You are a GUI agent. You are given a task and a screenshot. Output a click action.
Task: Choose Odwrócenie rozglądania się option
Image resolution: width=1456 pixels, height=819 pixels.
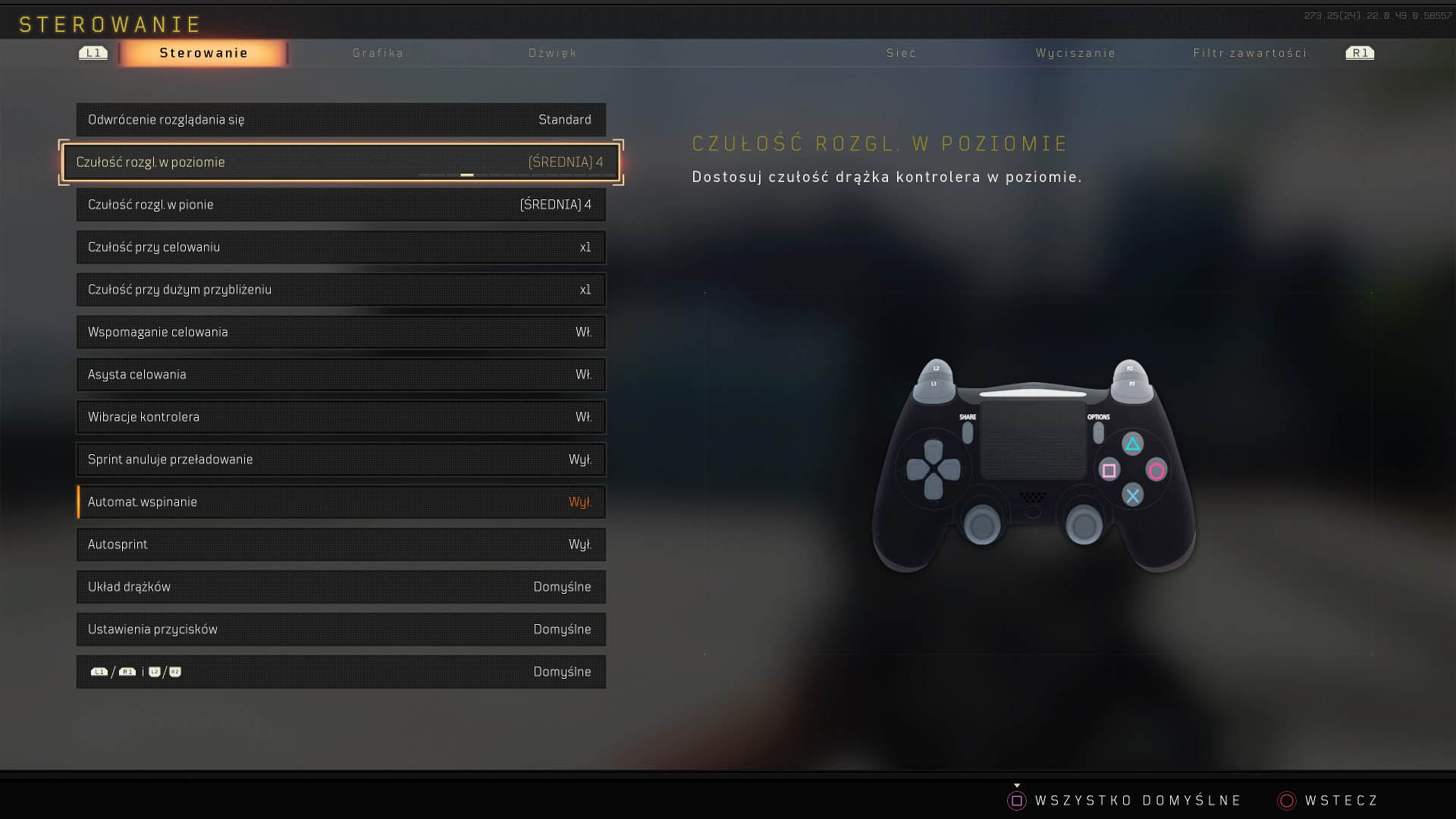tap(340, 120)
